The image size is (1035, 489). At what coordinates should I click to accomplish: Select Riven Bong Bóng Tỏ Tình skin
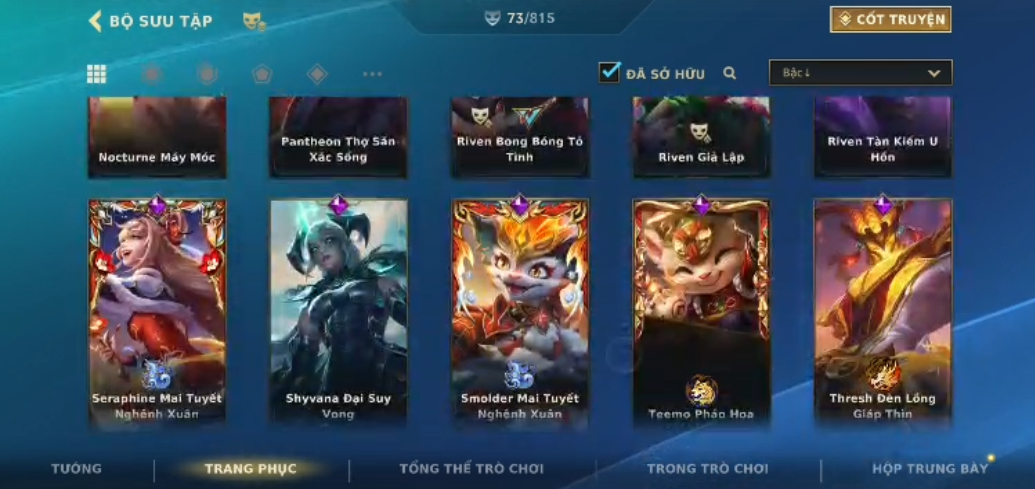(520, 138)
